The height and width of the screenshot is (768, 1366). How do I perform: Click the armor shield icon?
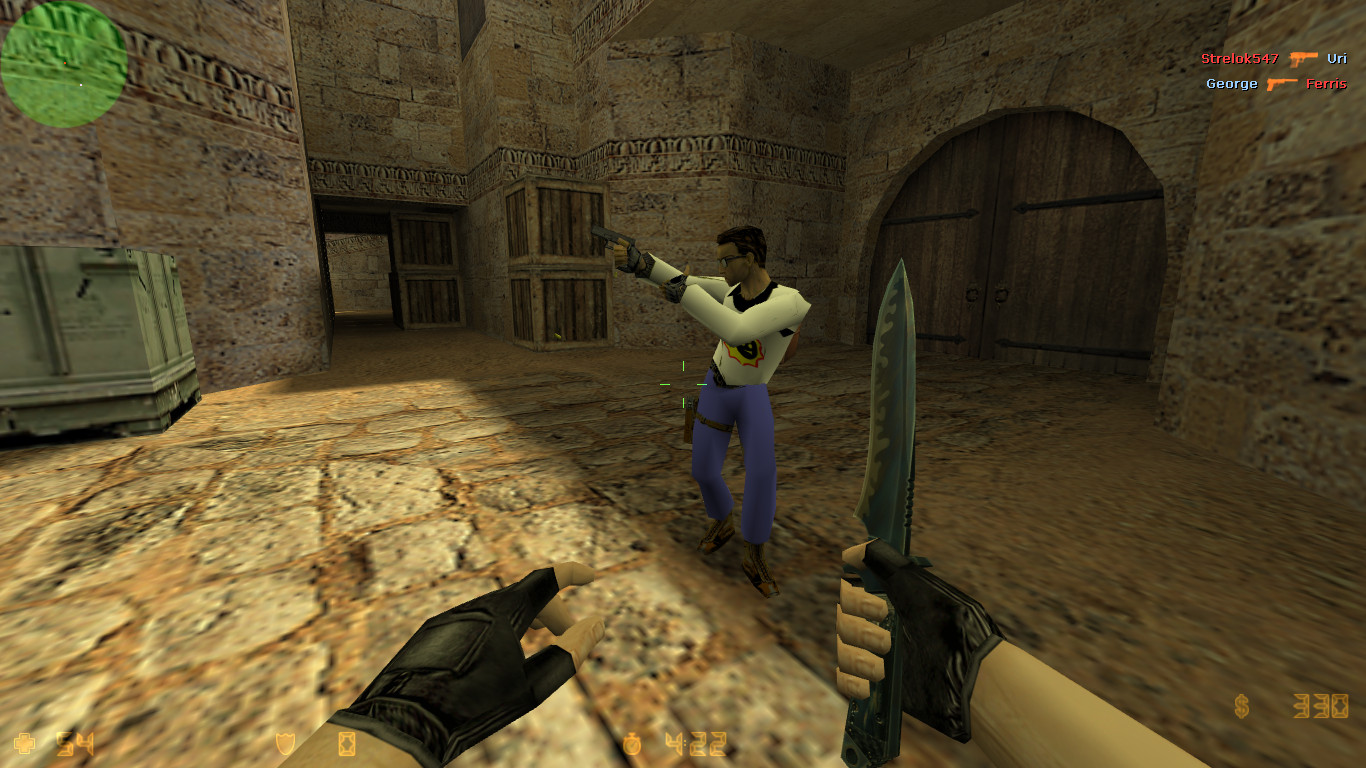[x=283, y=745]
